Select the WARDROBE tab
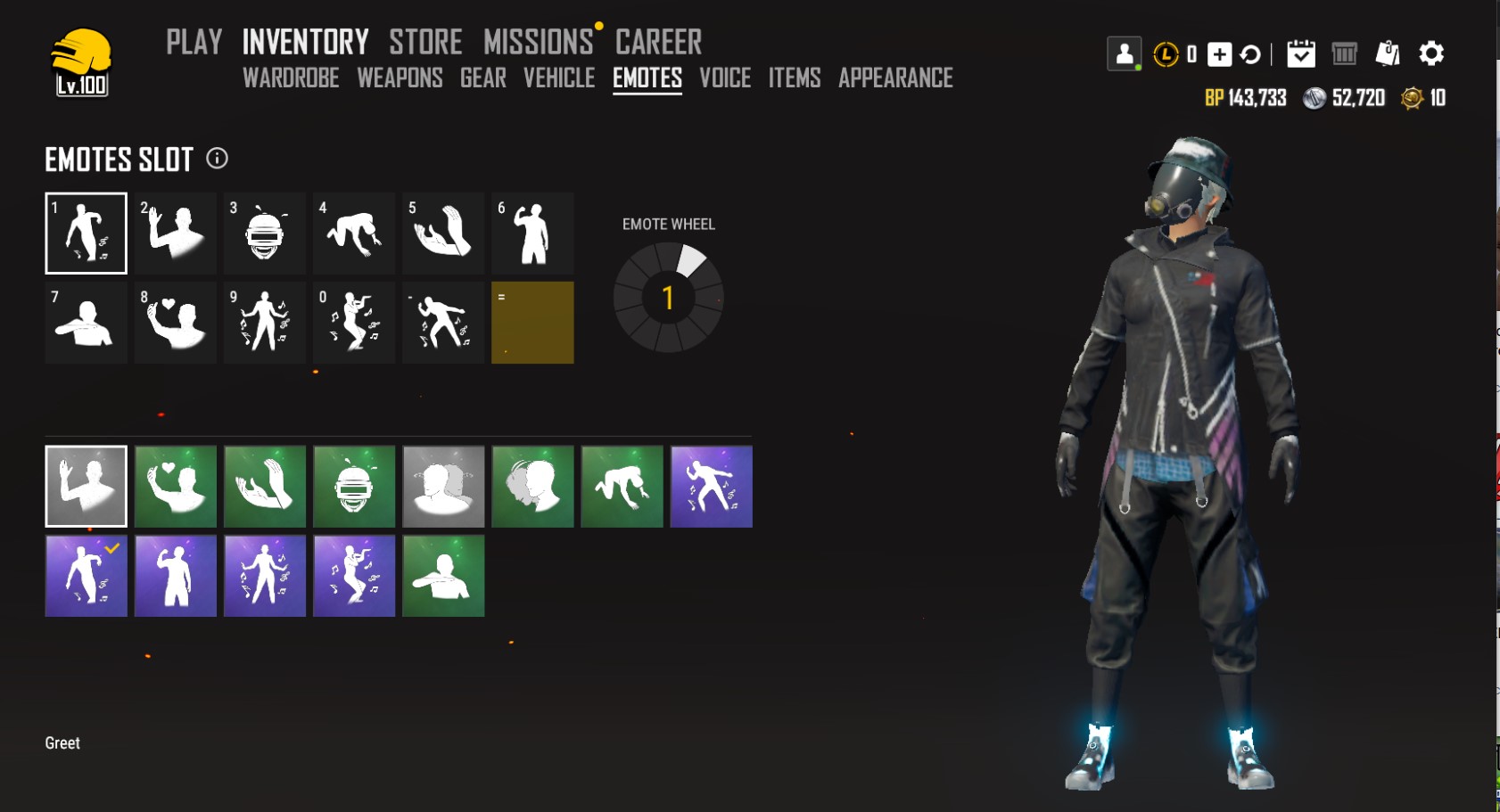This screenshot has width=1500, height=812. pyautogui.click(x=291, y=78)
